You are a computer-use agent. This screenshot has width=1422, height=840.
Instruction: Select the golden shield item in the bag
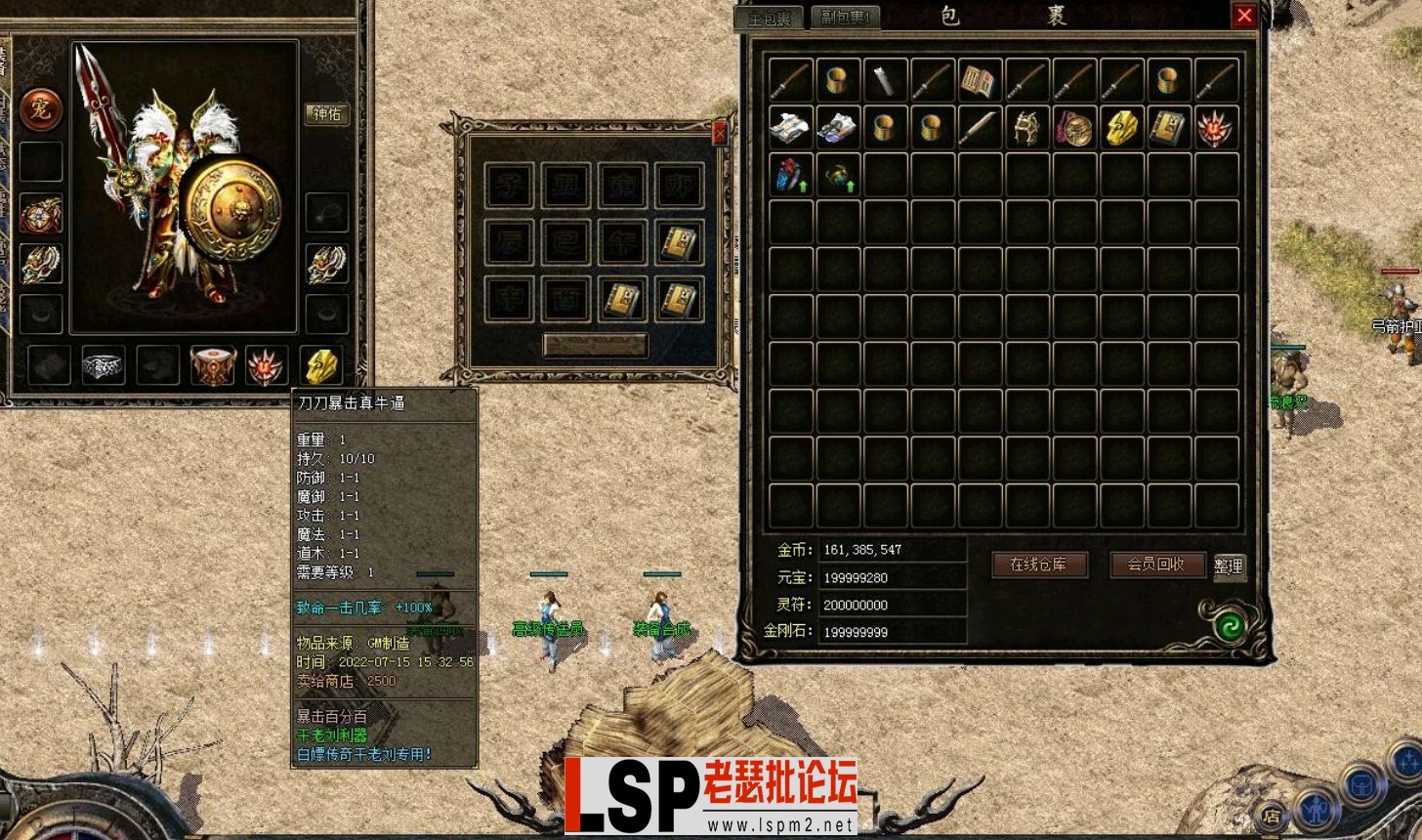click(1075, 129)
